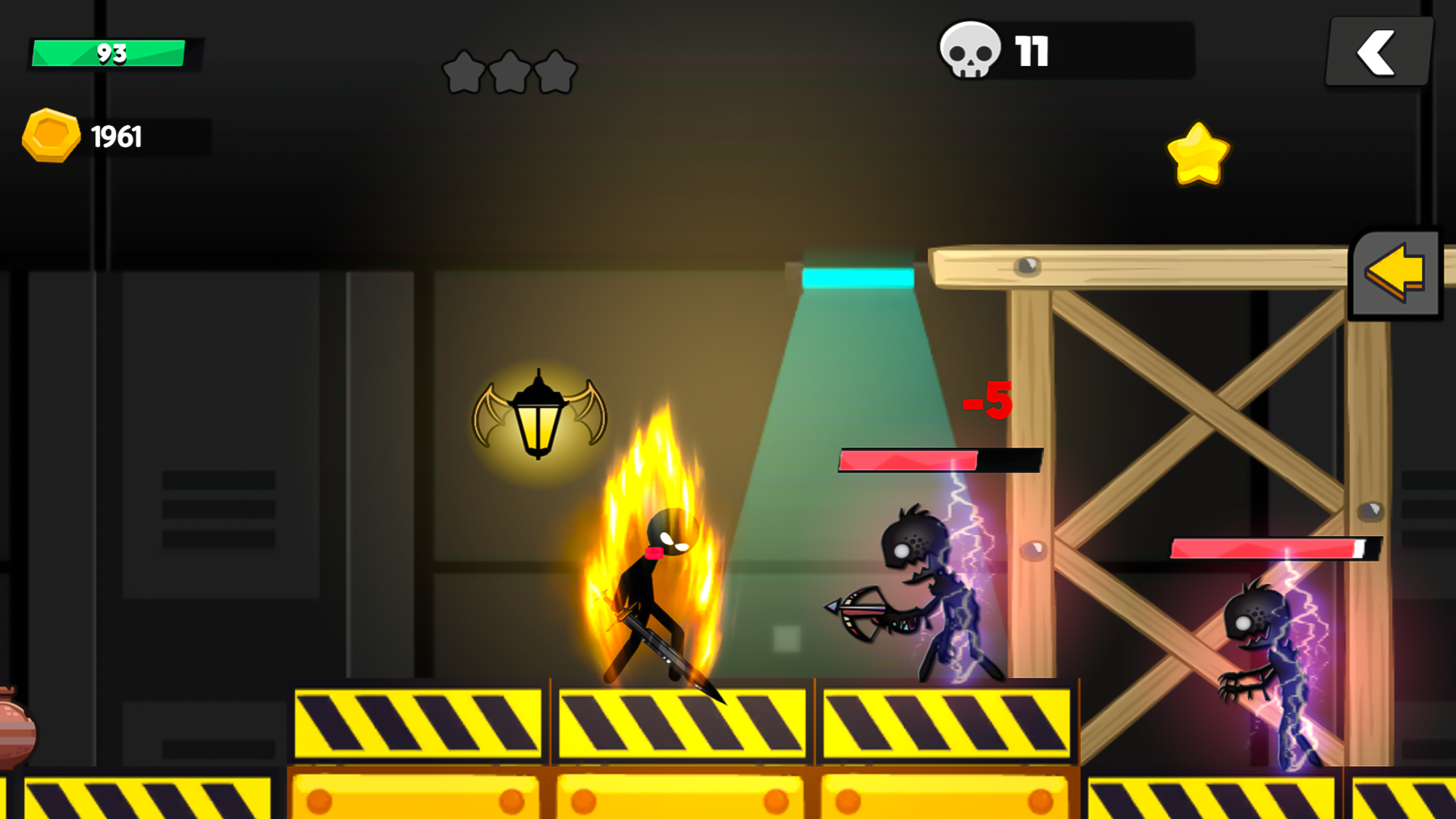Select the gold coin icon
Image resolution: width=1456 pixels, height=819 pixels.
pyautogui.click(x=52, y=135)
